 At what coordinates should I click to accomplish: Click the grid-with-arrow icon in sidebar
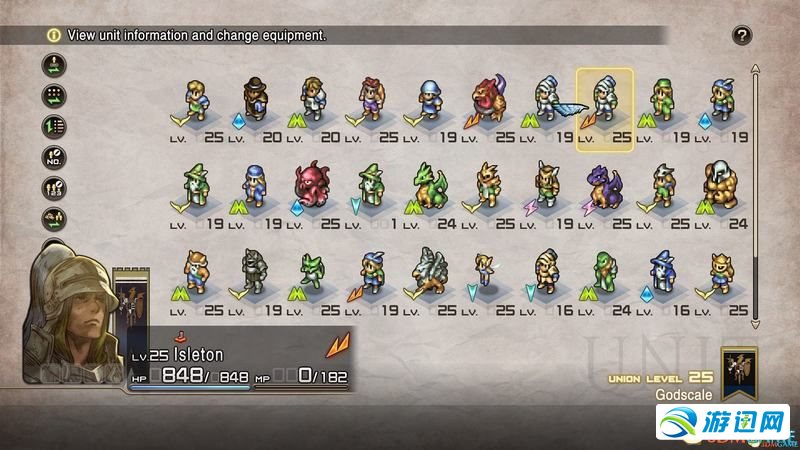[x=53, y=96]
